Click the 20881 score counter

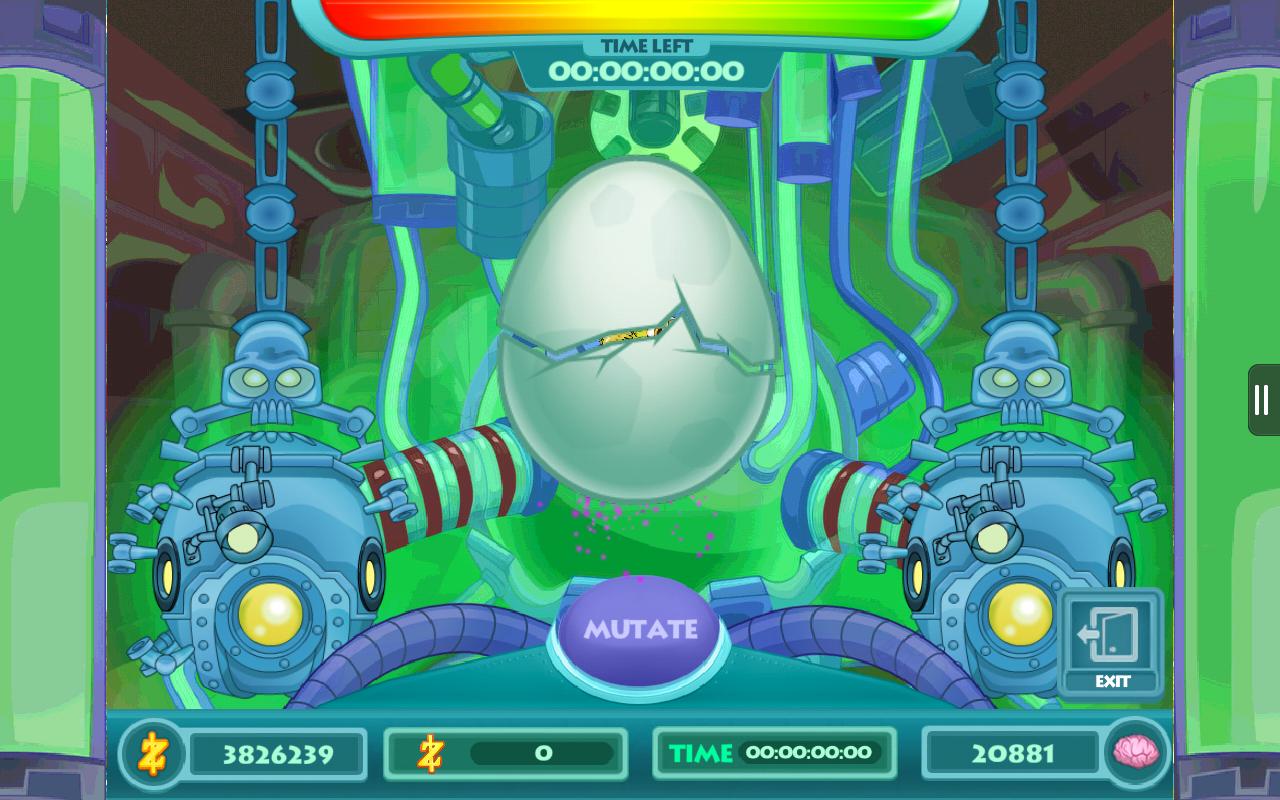click(1012, 753)
